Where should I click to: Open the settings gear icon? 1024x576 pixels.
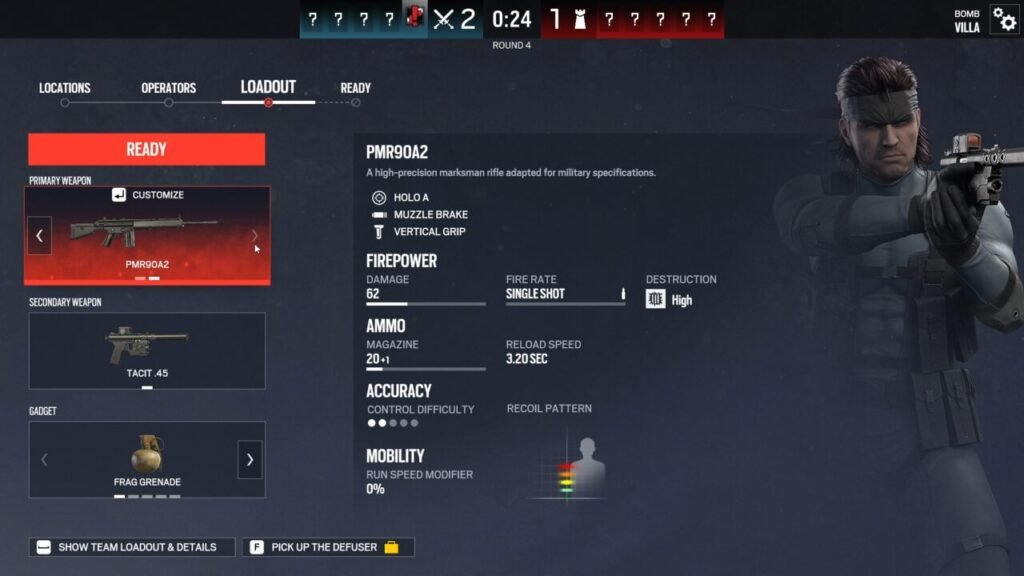(x=1004, y=19)
